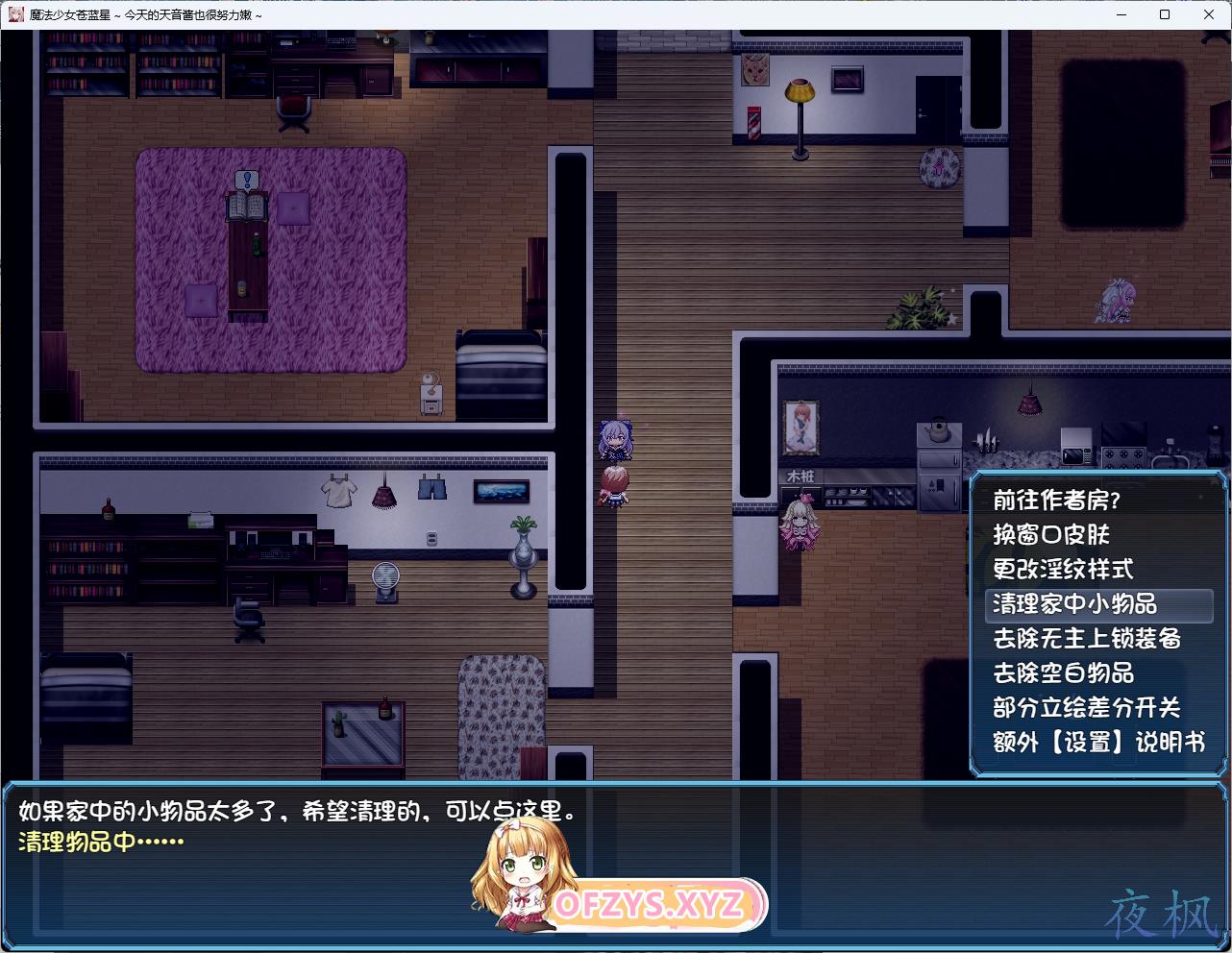The width and height of the screenshot is (1232, 953).
Task: Maximize the game window
Action: pyautogui.click(x=1165, y=14)
